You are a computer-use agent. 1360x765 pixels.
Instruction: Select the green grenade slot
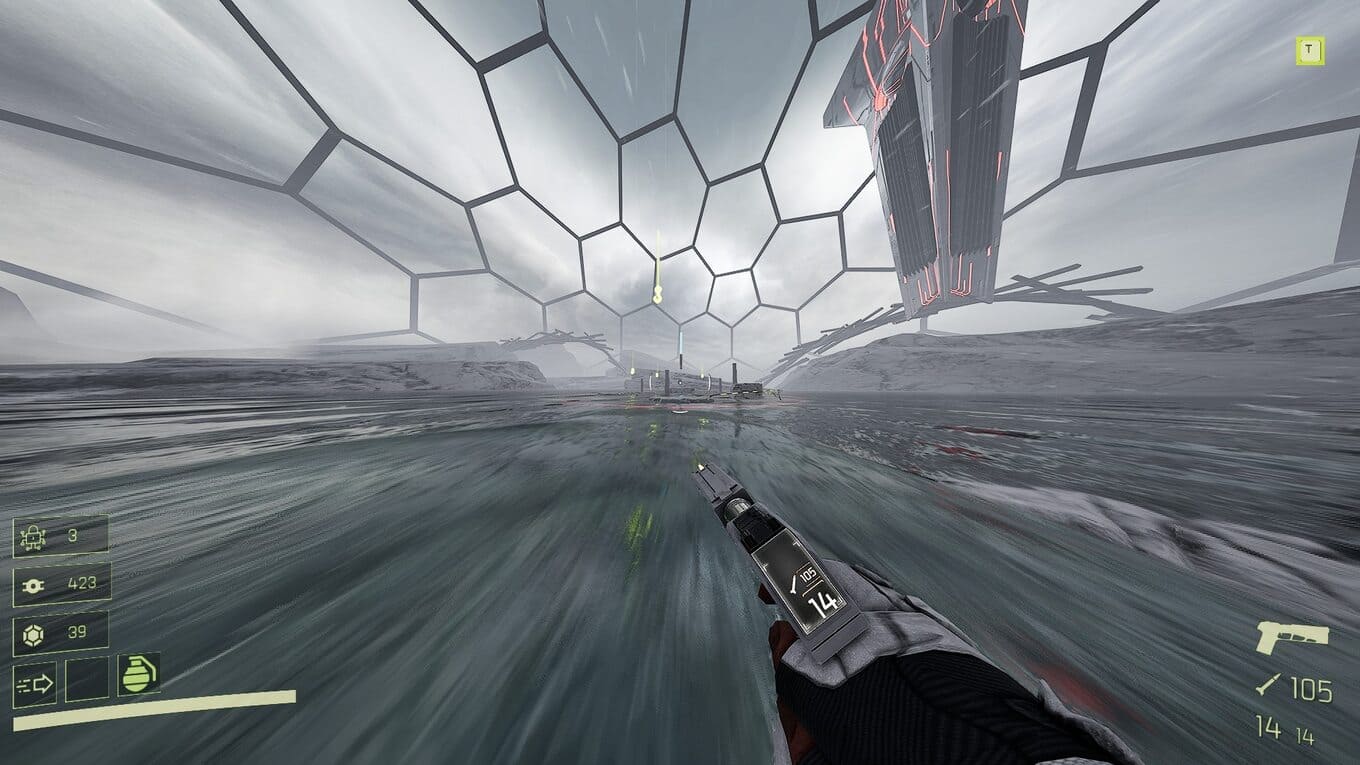pos(139,675)
